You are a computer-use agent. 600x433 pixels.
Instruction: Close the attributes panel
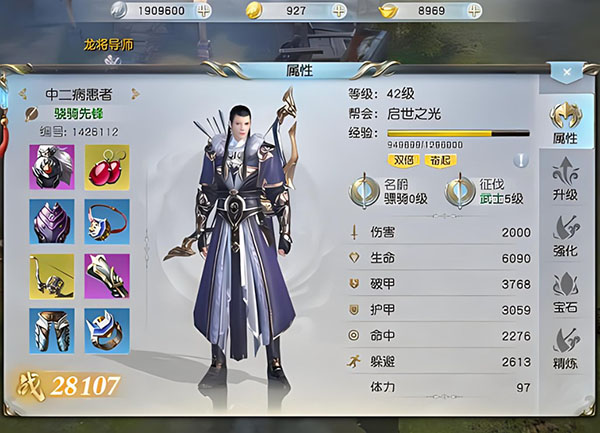pyautogui.click(x=566, y=72)
